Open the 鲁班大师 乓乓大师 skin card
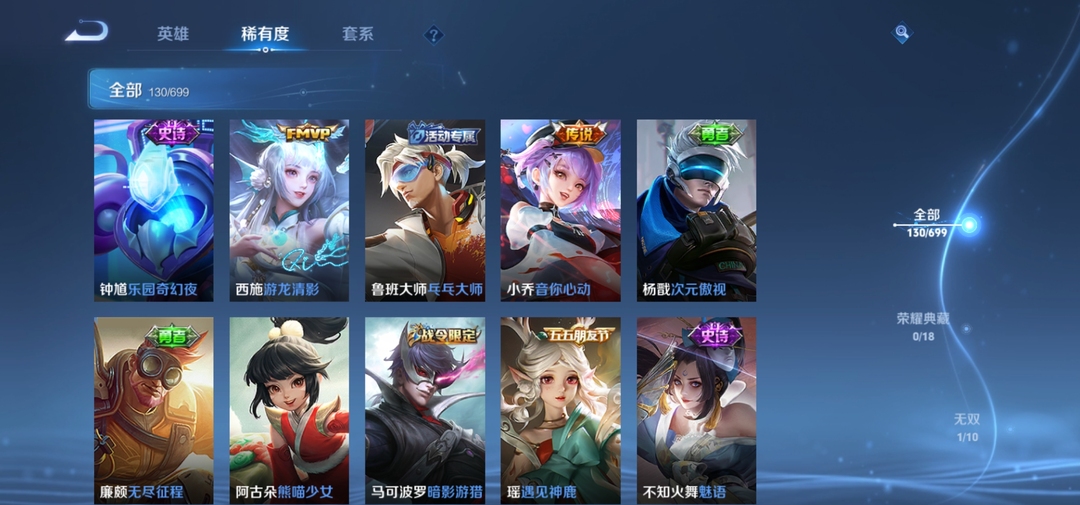The image size is (1080, 505). point(425,210)
